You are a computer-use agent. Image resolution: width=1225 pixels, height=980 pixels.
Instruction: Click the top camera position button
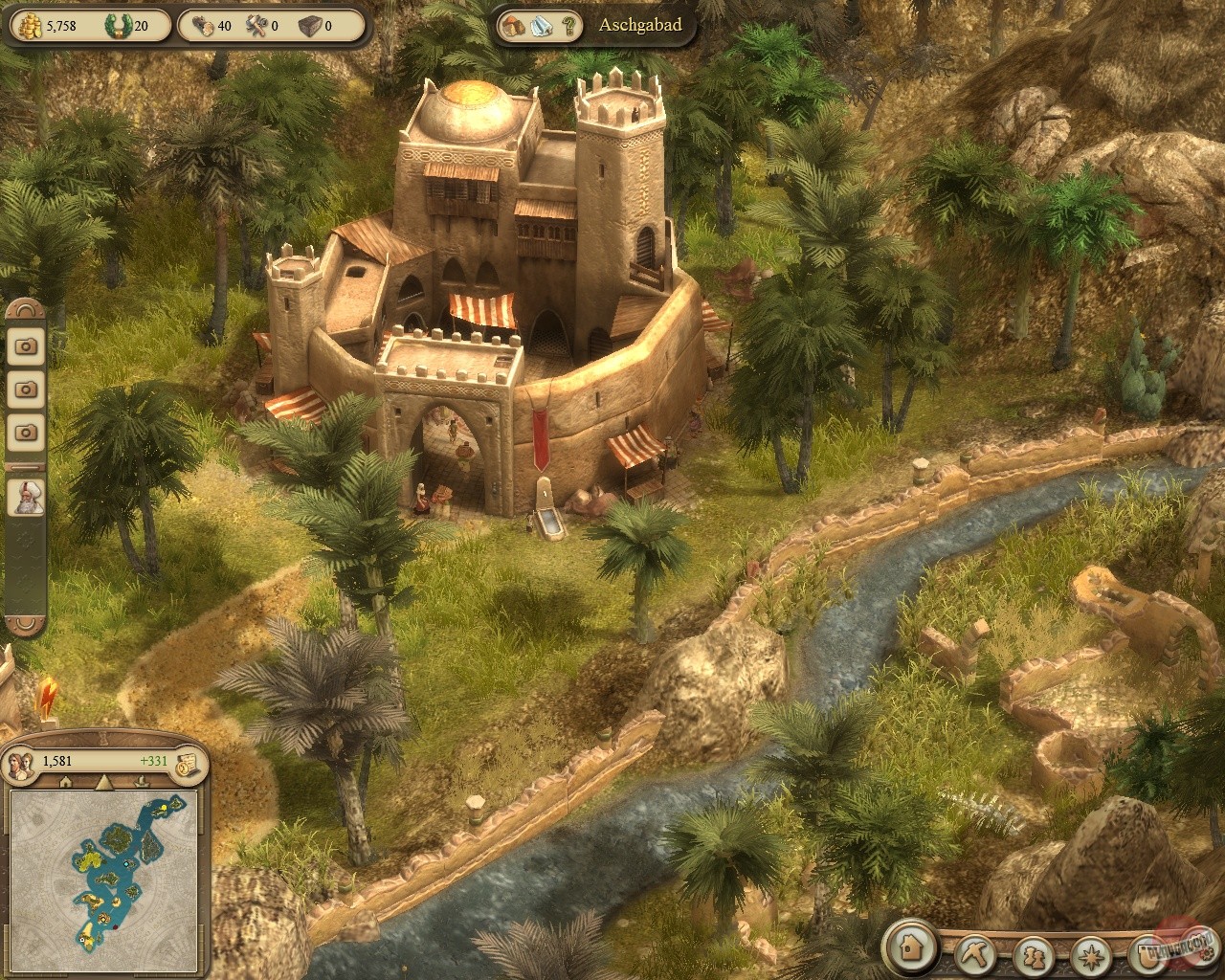(x=26, y=345)
